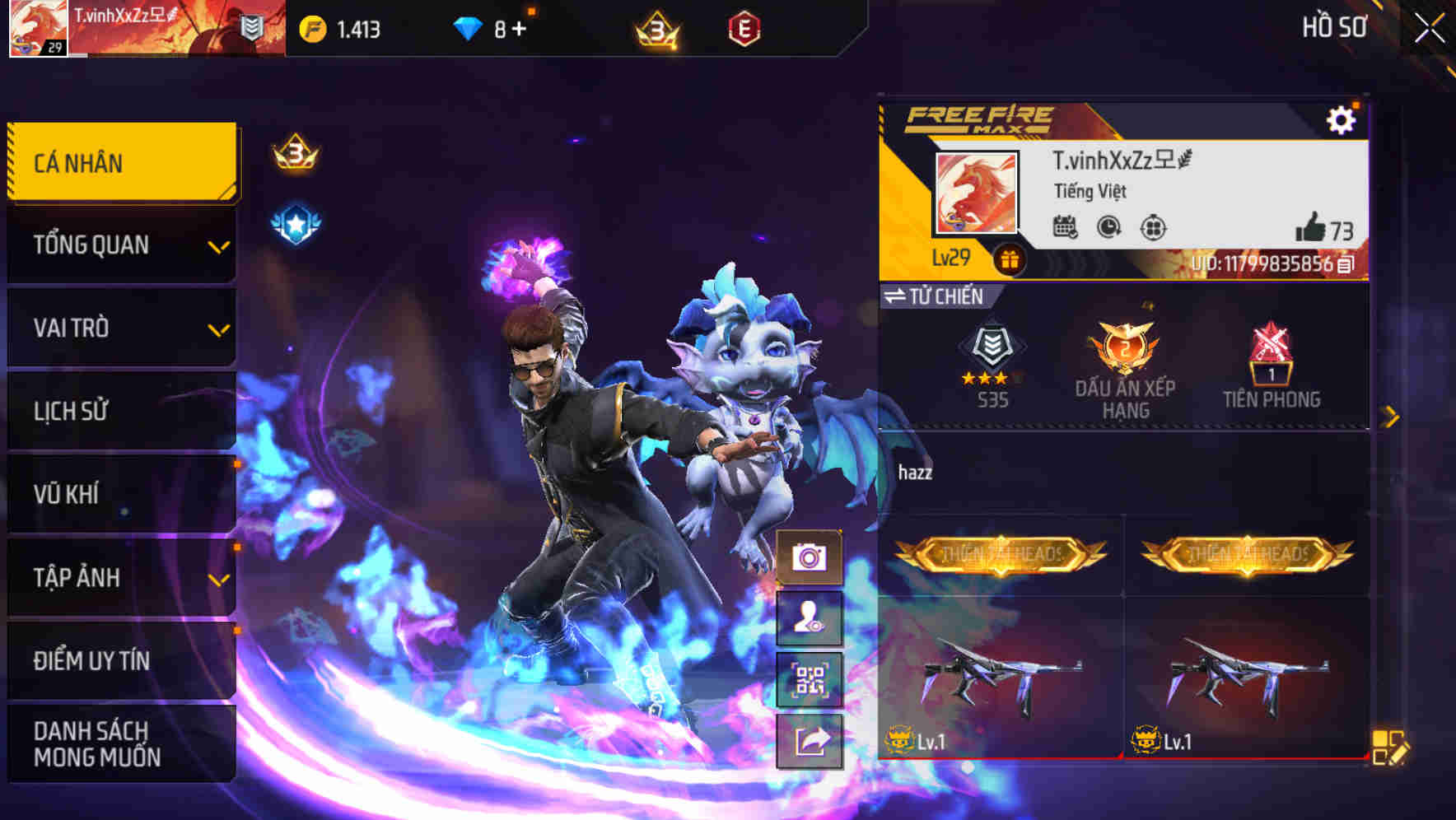
Task: Share the profile with the share arrow icon
Action: [x=812, y=739]
